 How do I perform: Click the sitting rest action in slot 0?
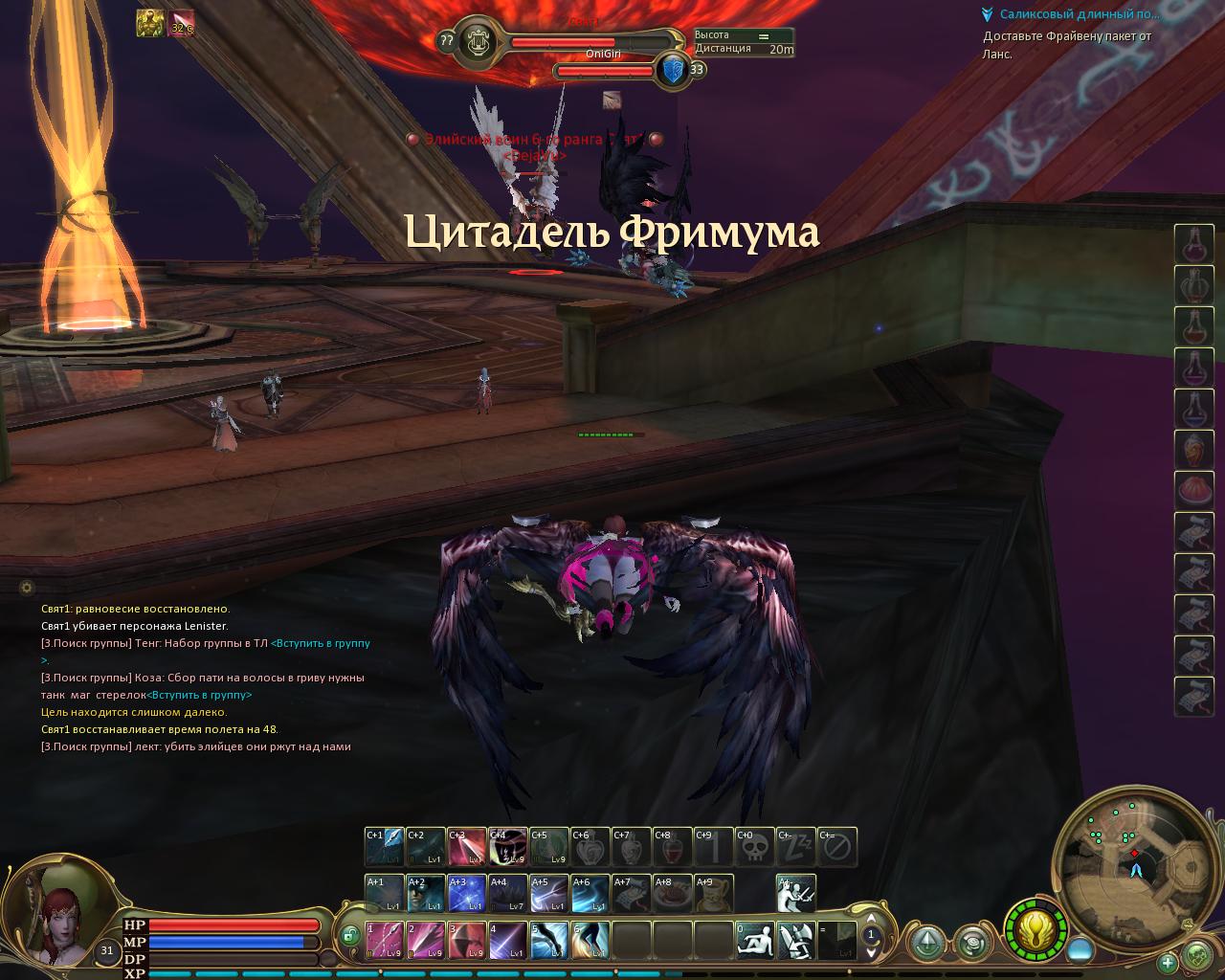[x=754, y=941]
